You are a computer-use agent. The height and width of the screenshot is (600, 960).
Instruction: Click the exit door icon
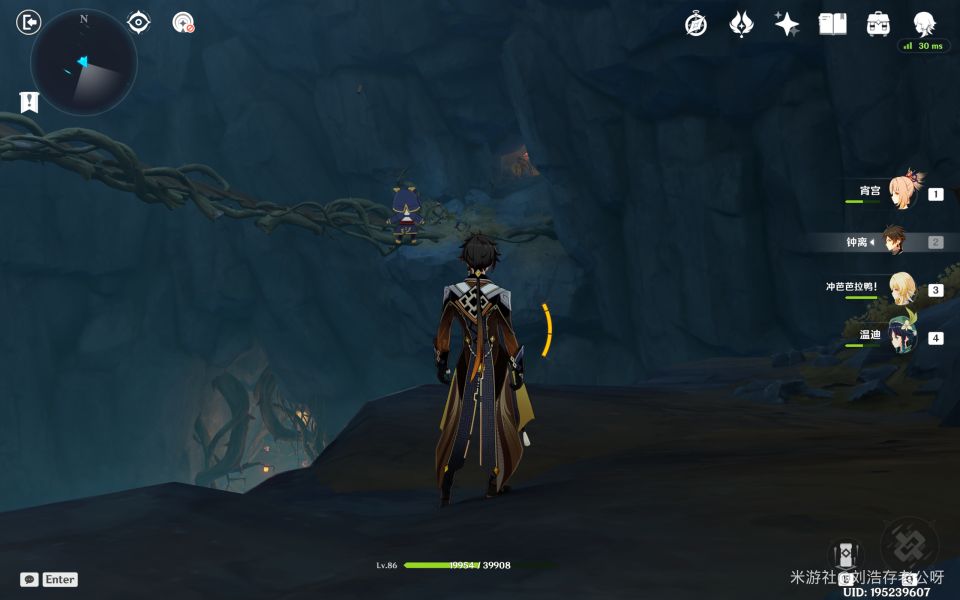coord(29,22)
